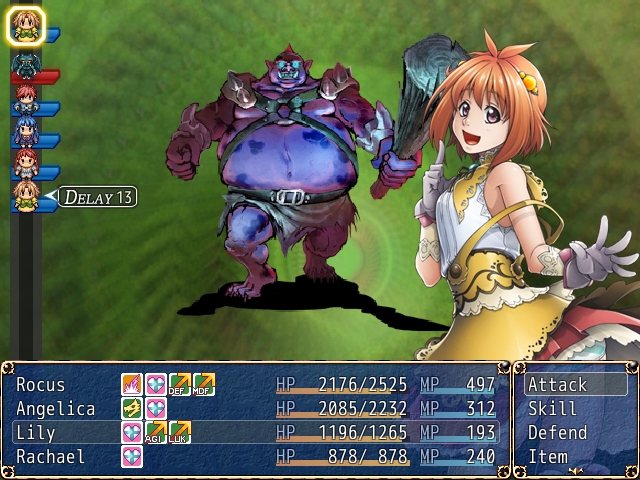Click Lily's LUK up buff icon
The image size is (640, 480).
(180, 432)
